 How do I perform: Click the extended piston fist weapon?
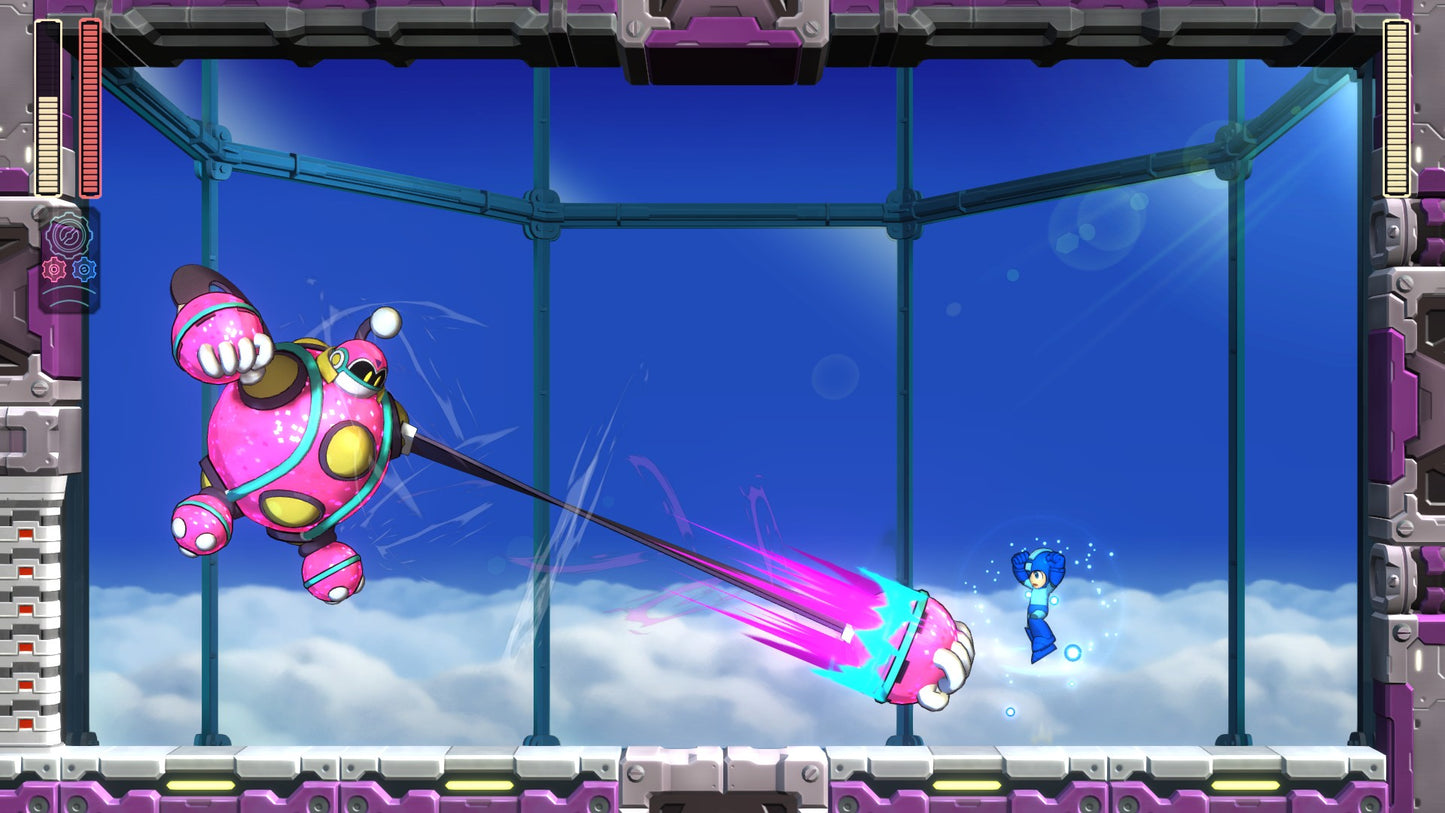coord(921,645)
